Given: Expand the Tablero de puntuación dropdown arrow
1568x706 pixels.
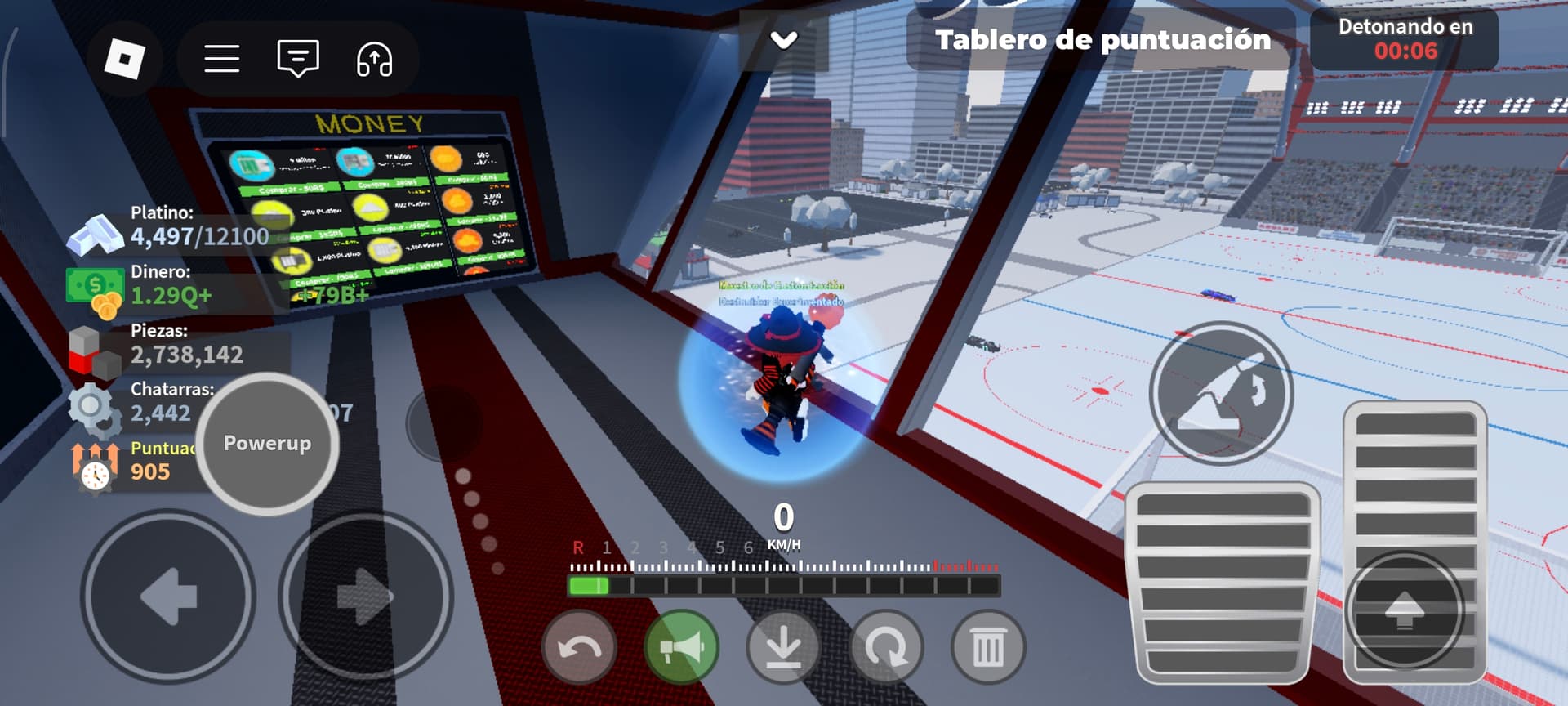Looking at the screenshot, I should (784, 39).
